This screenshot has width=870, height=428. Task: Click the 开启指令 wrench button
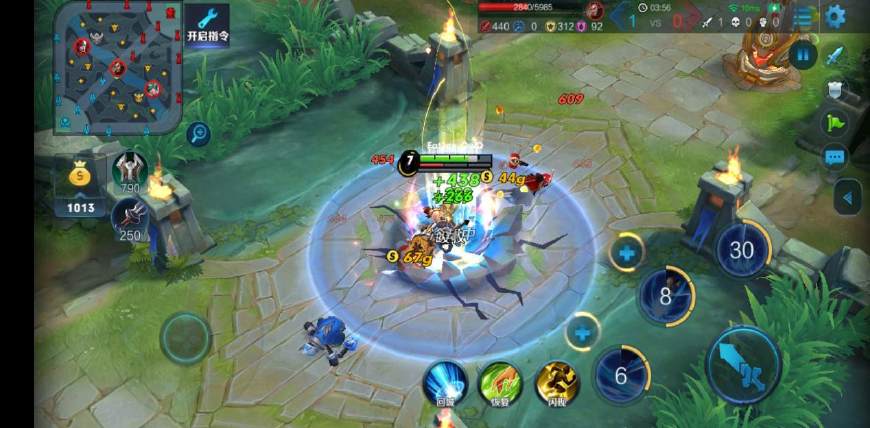coord(207,24)
